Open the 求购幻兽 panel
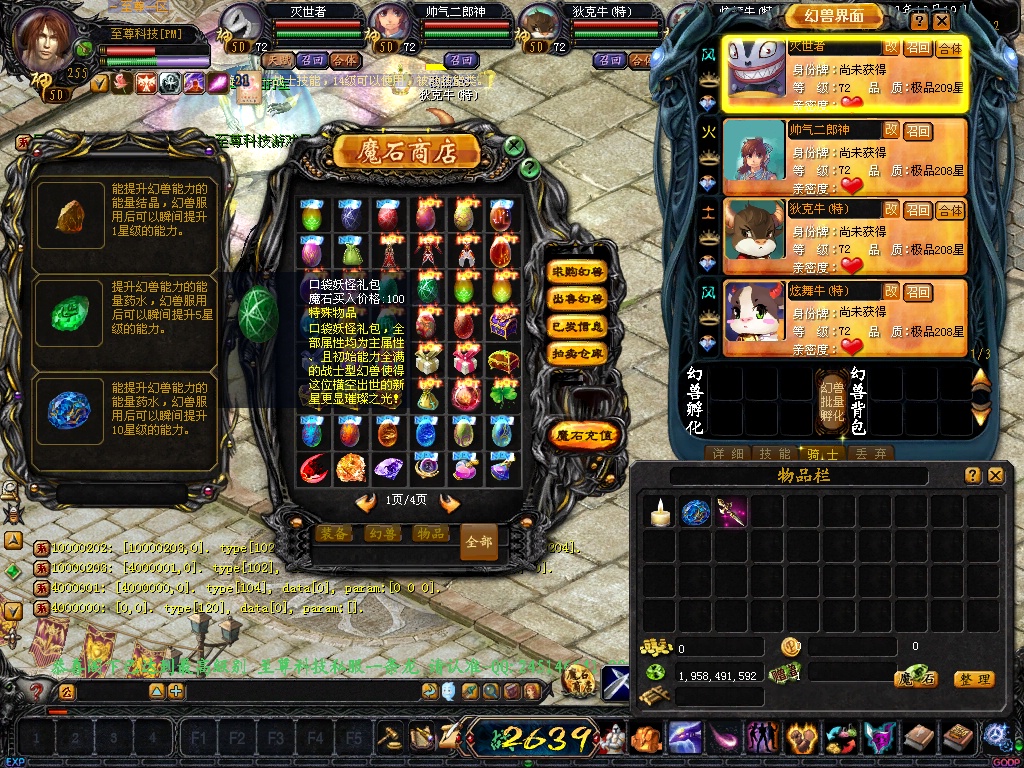This screenshot has width=1024, height=768. (x=578, y=272)
